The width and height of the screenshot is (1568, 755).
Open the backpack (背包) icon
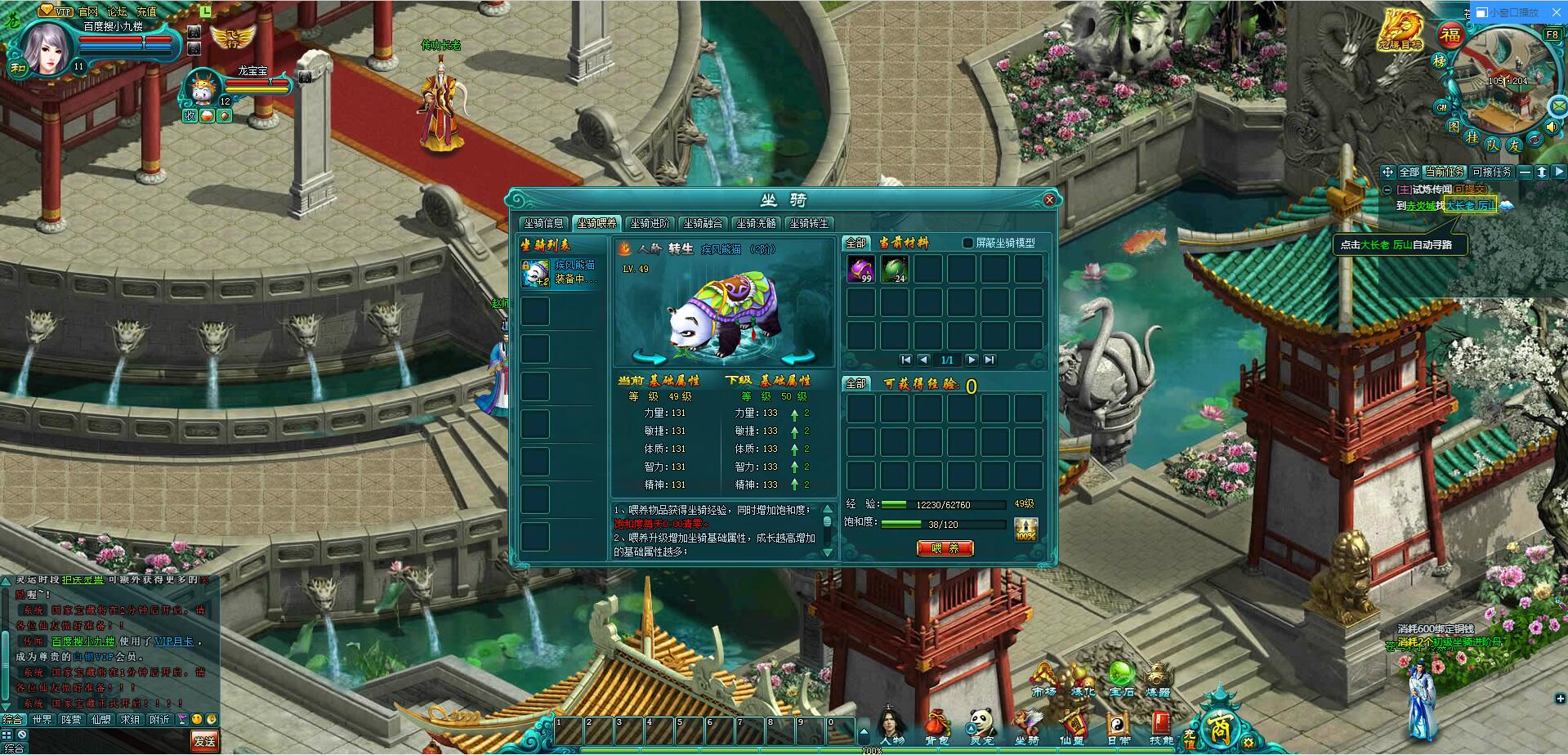coord(937,720)
